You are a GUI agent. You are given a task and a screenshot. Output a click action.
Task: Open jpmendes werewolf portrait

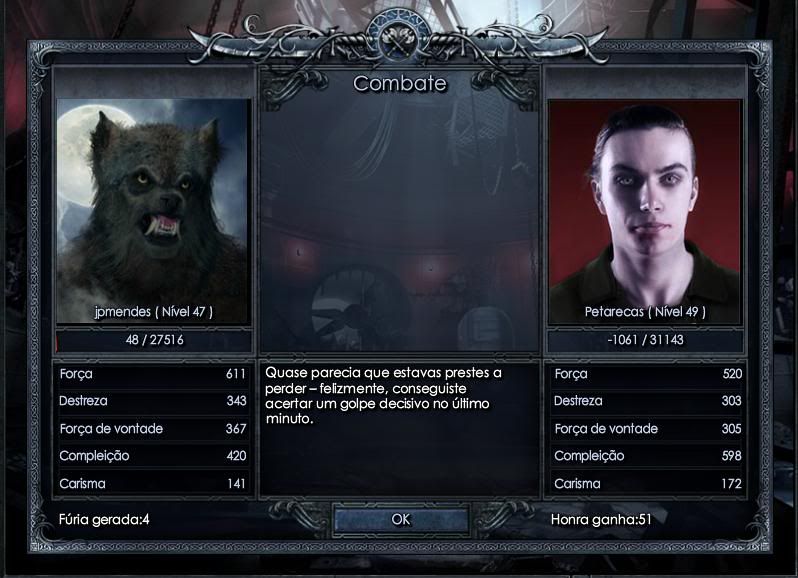pos(153,198)
